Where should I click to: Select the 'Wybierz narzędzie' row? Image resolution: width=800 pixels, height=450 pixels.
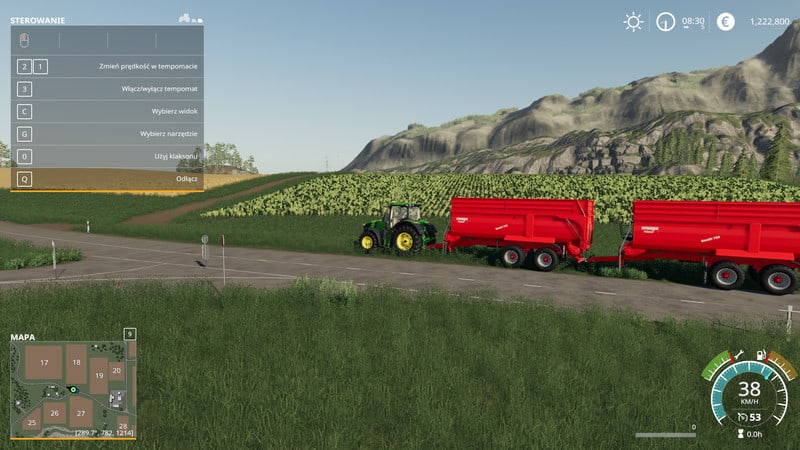coord(107,134)
